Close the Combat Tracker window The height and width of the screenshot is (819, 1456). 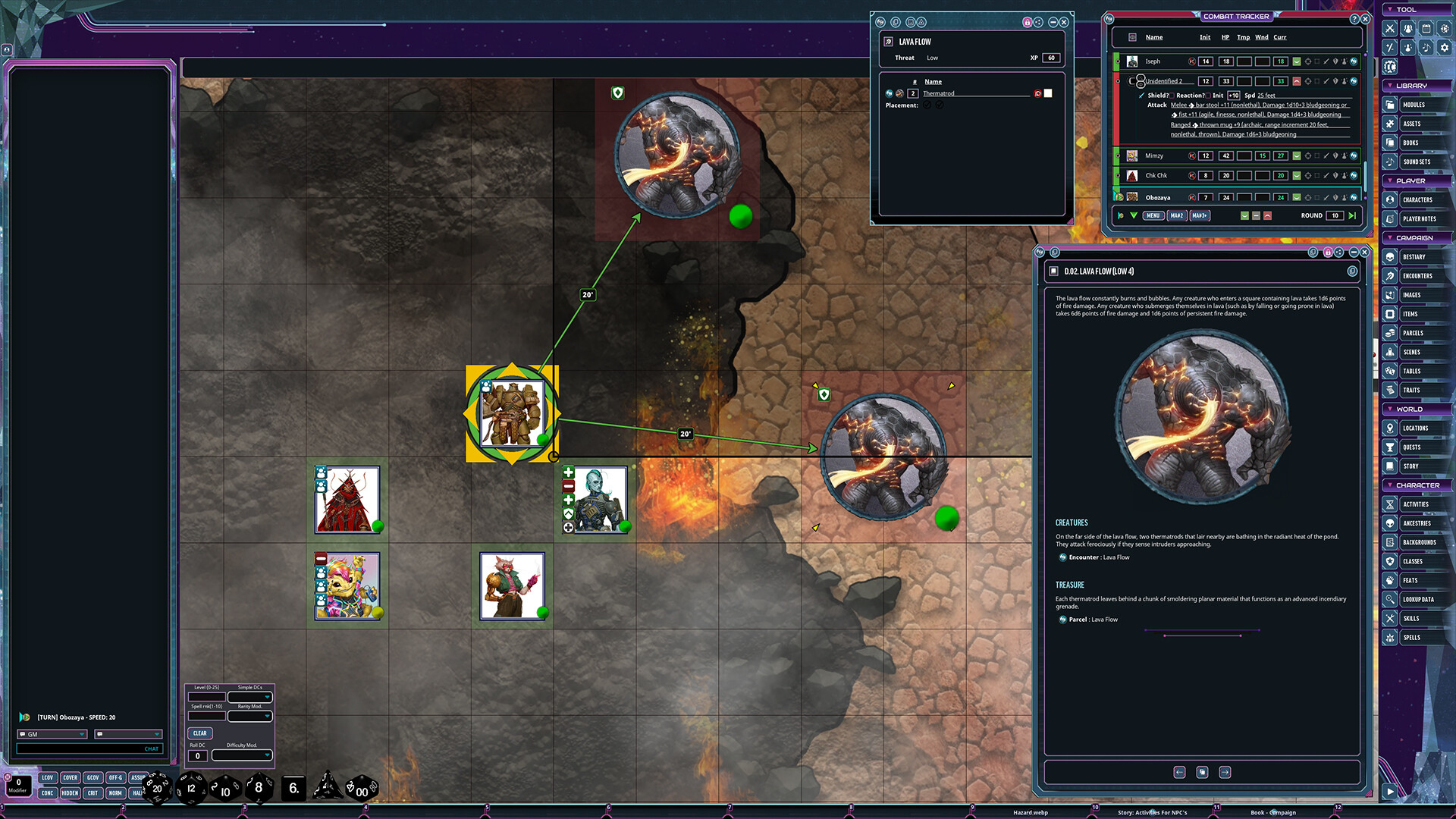(1365, 19)
